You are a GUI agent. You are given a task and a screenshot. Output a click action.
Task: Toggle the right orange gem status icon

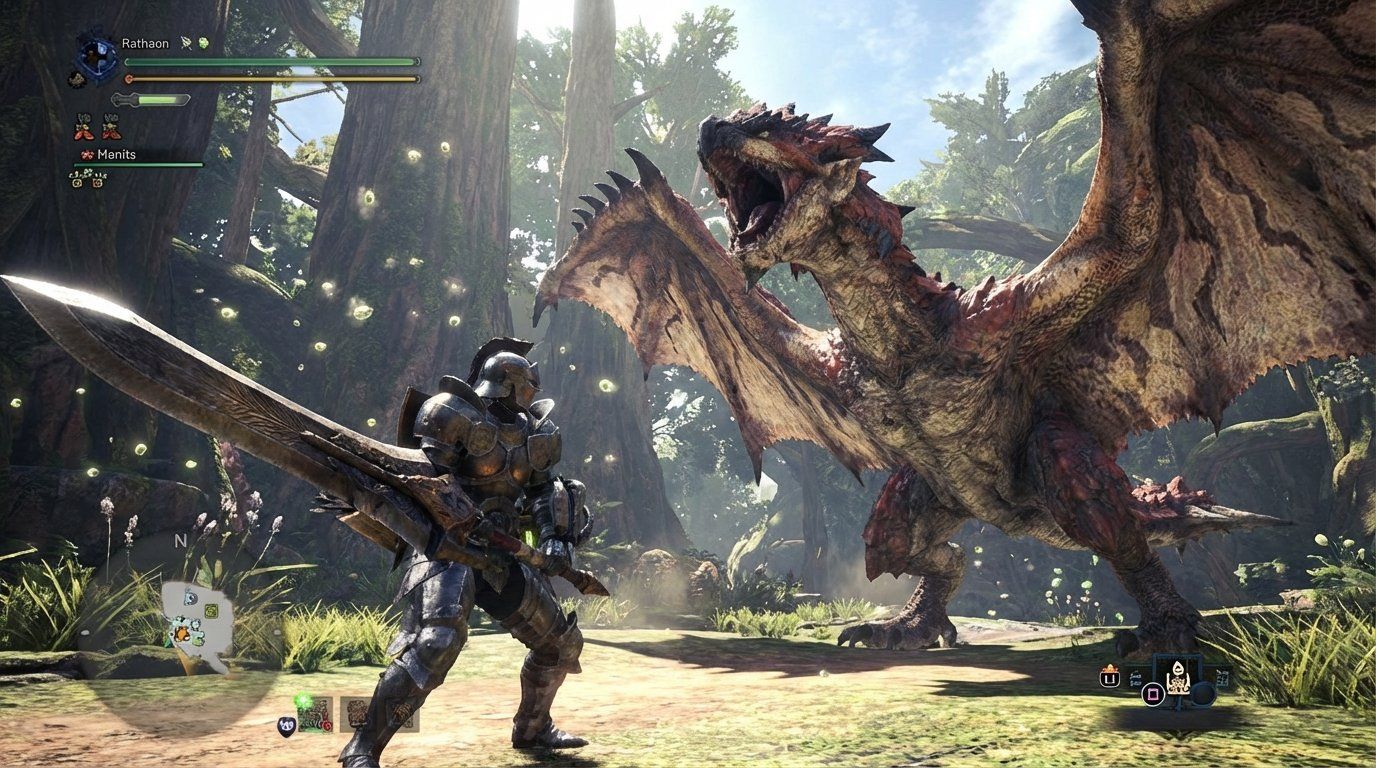96,184
